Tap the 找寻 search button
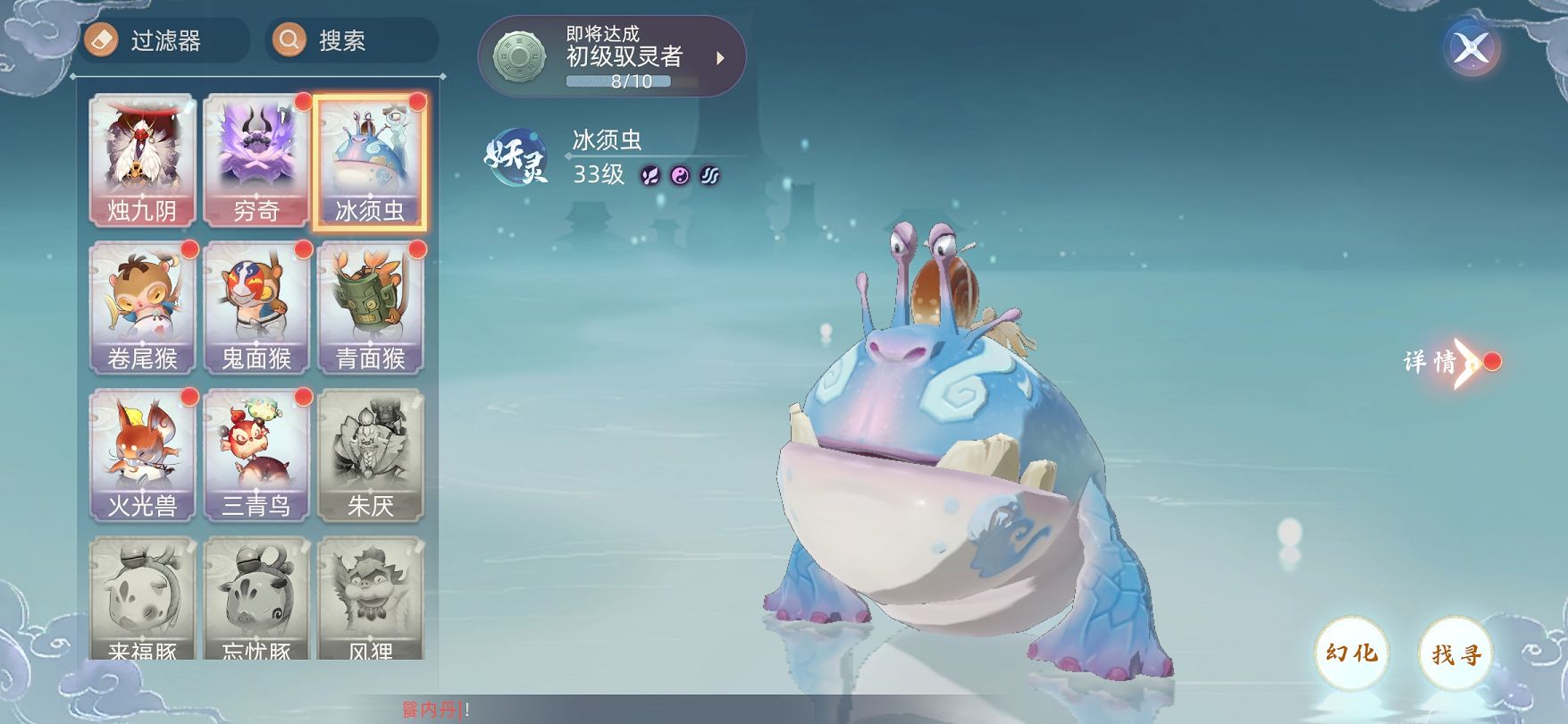The width and height of the screenshot is (1568, 724). point(1456,653)
